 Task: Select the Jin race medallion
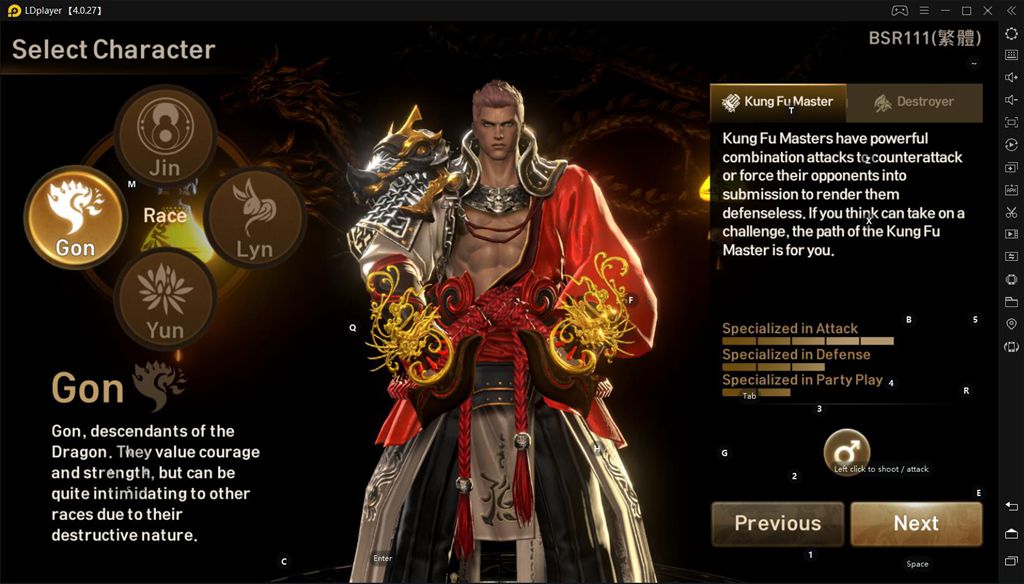click(x=164, y=135)
